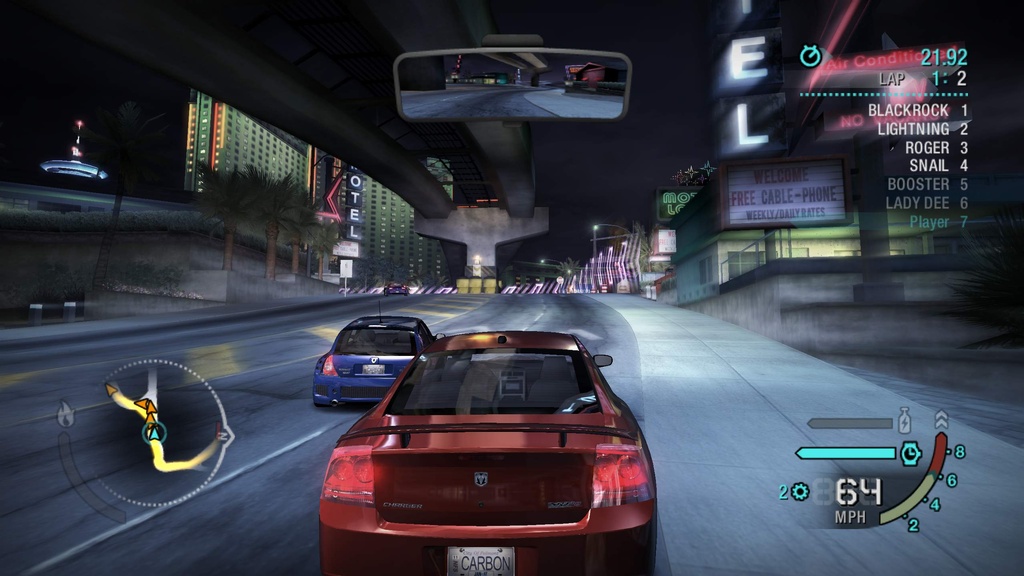Viewport: 1024px width, 576px height.
Task: Click LADY DEE's leaderboard entry
Action: pyautogui.click(x=926, y=203)
